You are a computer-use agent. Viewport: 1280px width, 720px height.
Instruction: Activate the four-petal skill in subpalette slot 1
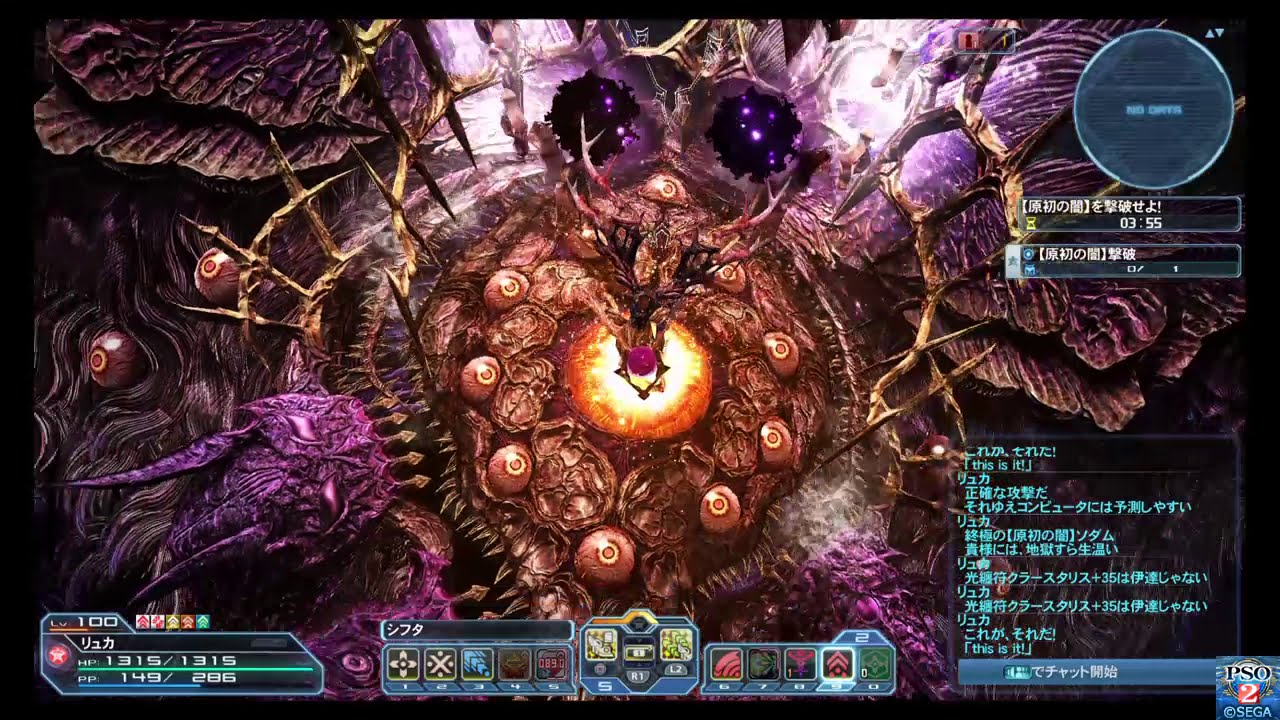click(x=403, y=664)
